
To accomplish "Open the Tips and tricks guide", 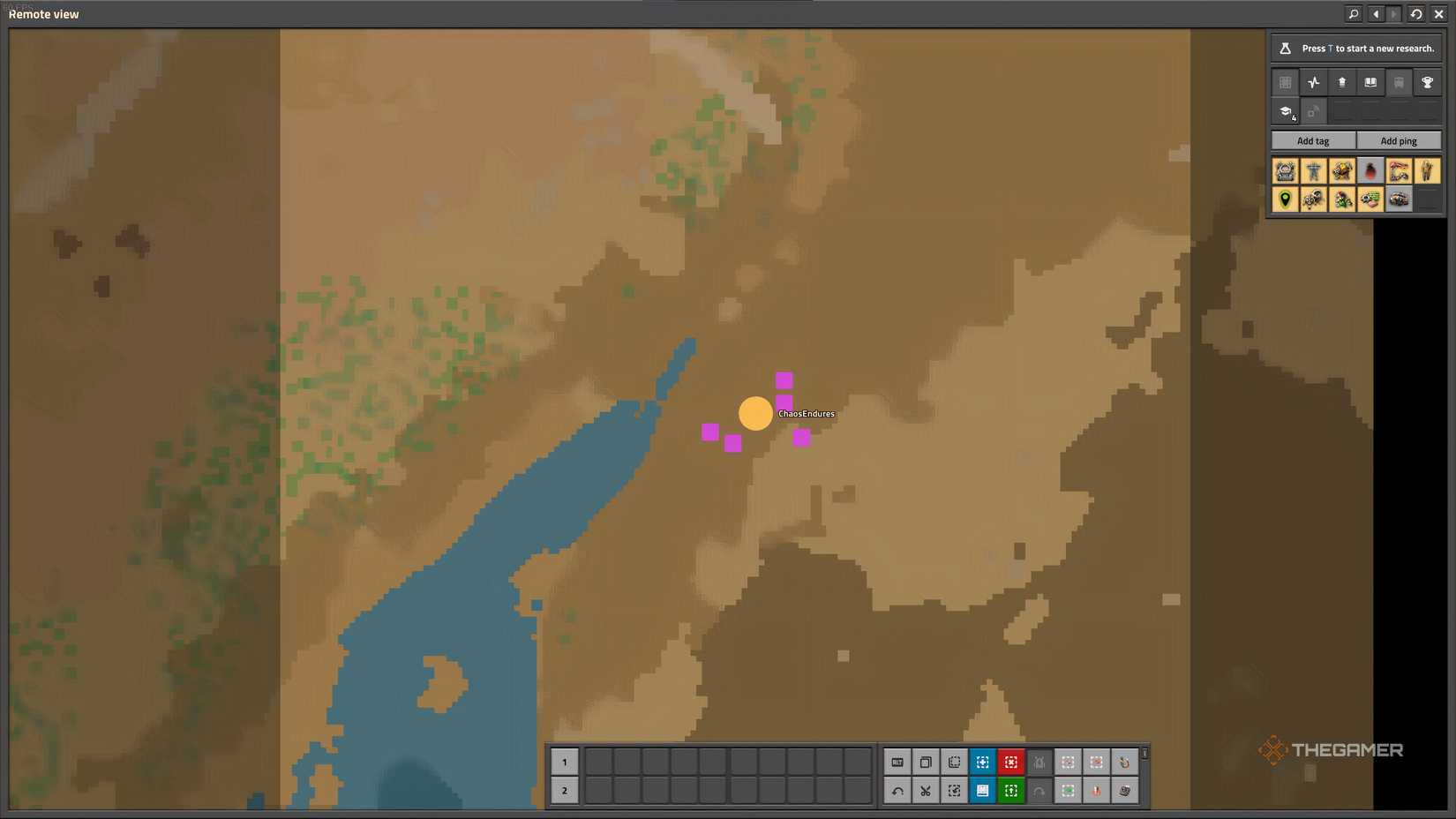I will [x=1371, y=81].
